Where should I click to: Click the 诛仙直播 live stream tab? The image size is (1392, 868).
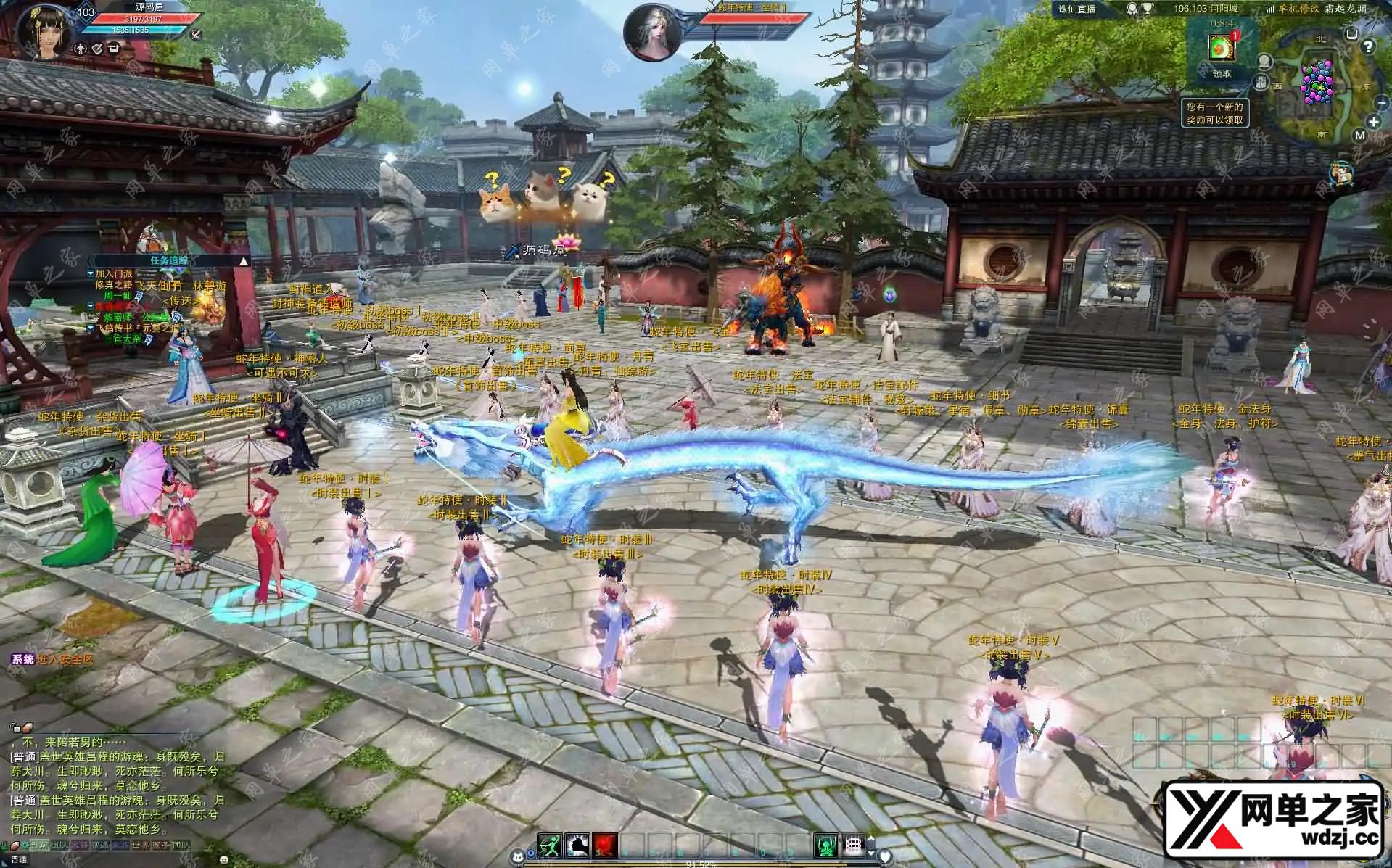click(1076, 9)
